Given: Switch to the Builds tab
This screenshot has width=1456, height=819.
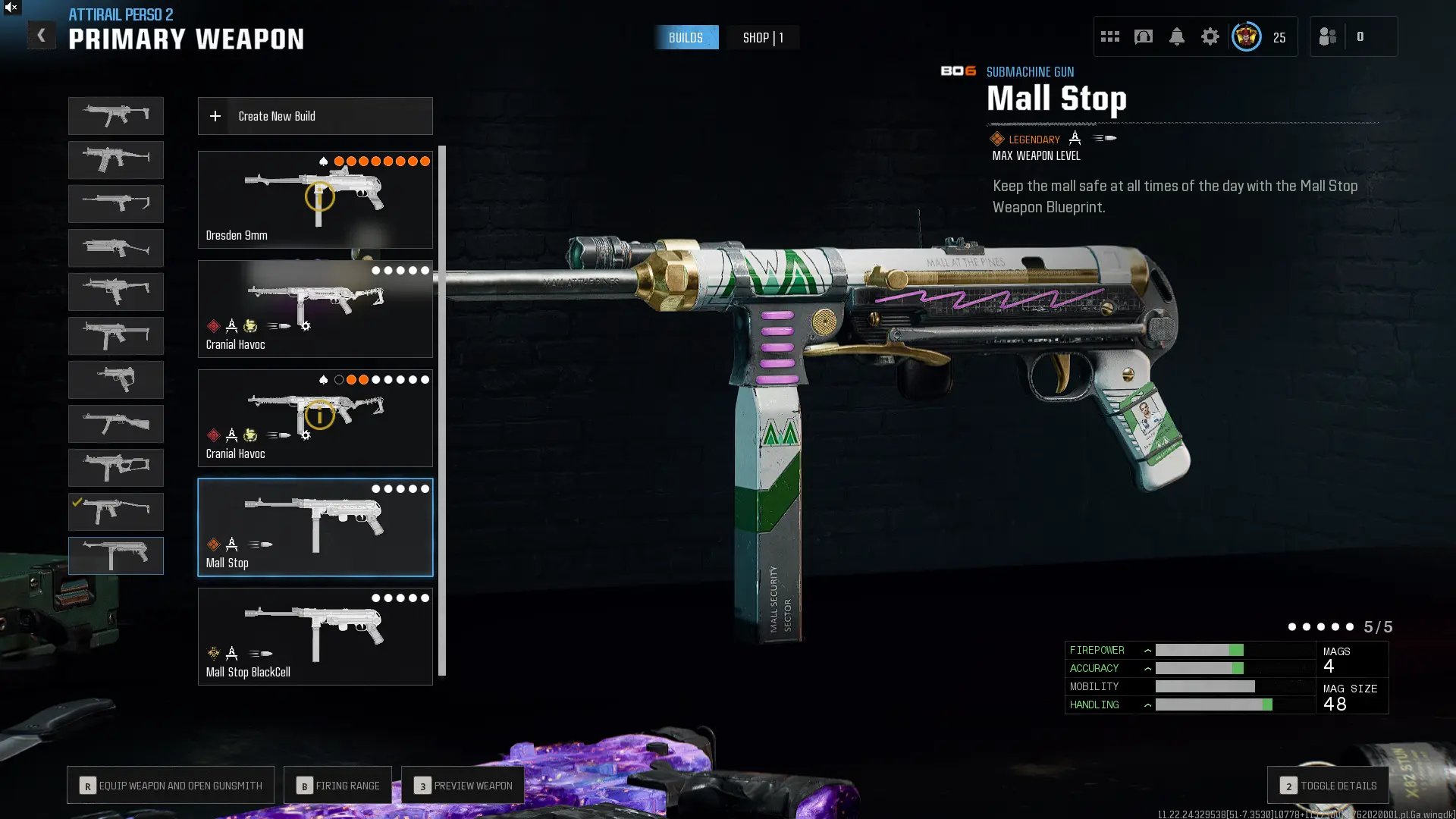Looking at the screenshot, I should pos(686,37).
